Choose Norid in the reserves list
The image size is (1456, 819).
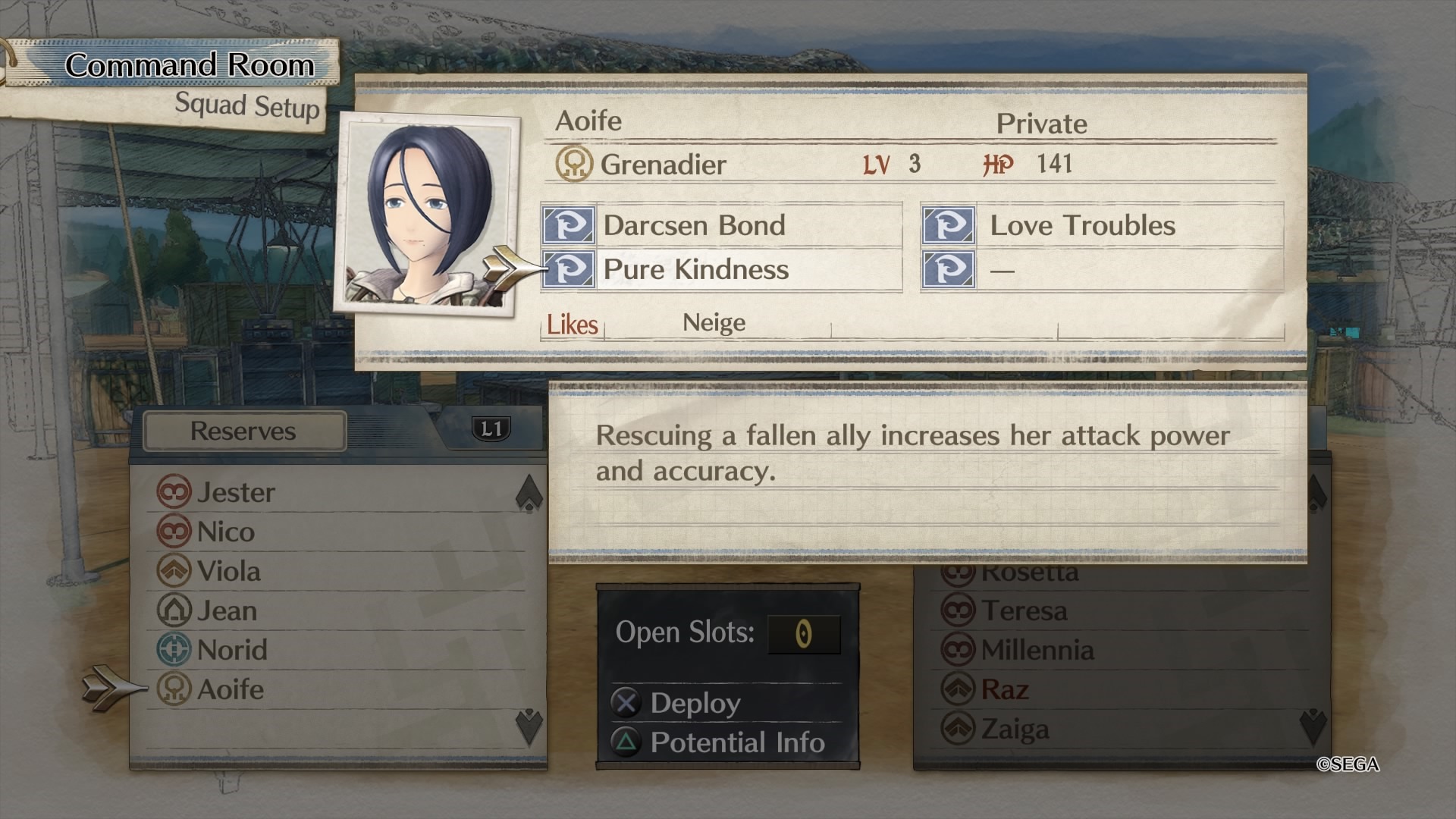(x=232, y=651)
